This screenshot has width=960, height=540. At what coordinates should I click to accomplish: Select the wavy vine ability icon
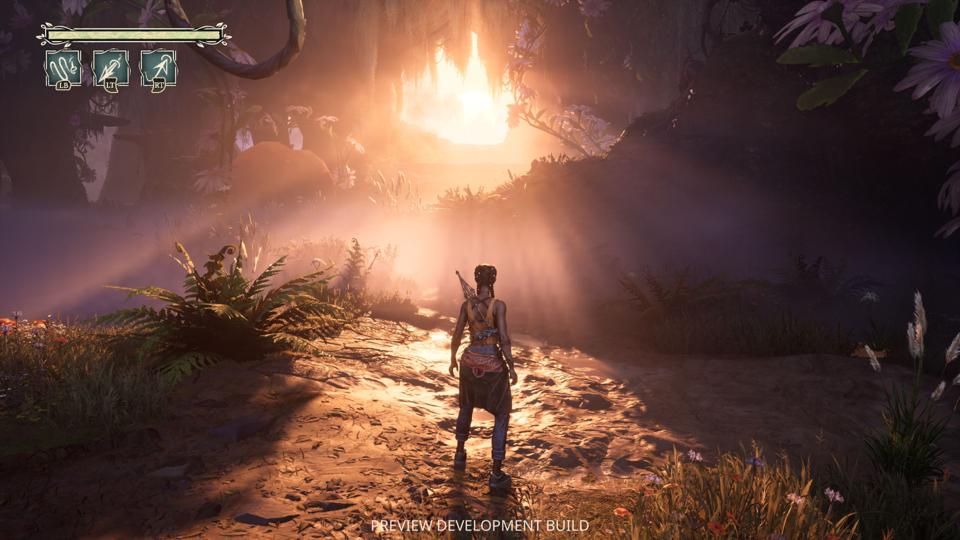[x=63, y=68]
